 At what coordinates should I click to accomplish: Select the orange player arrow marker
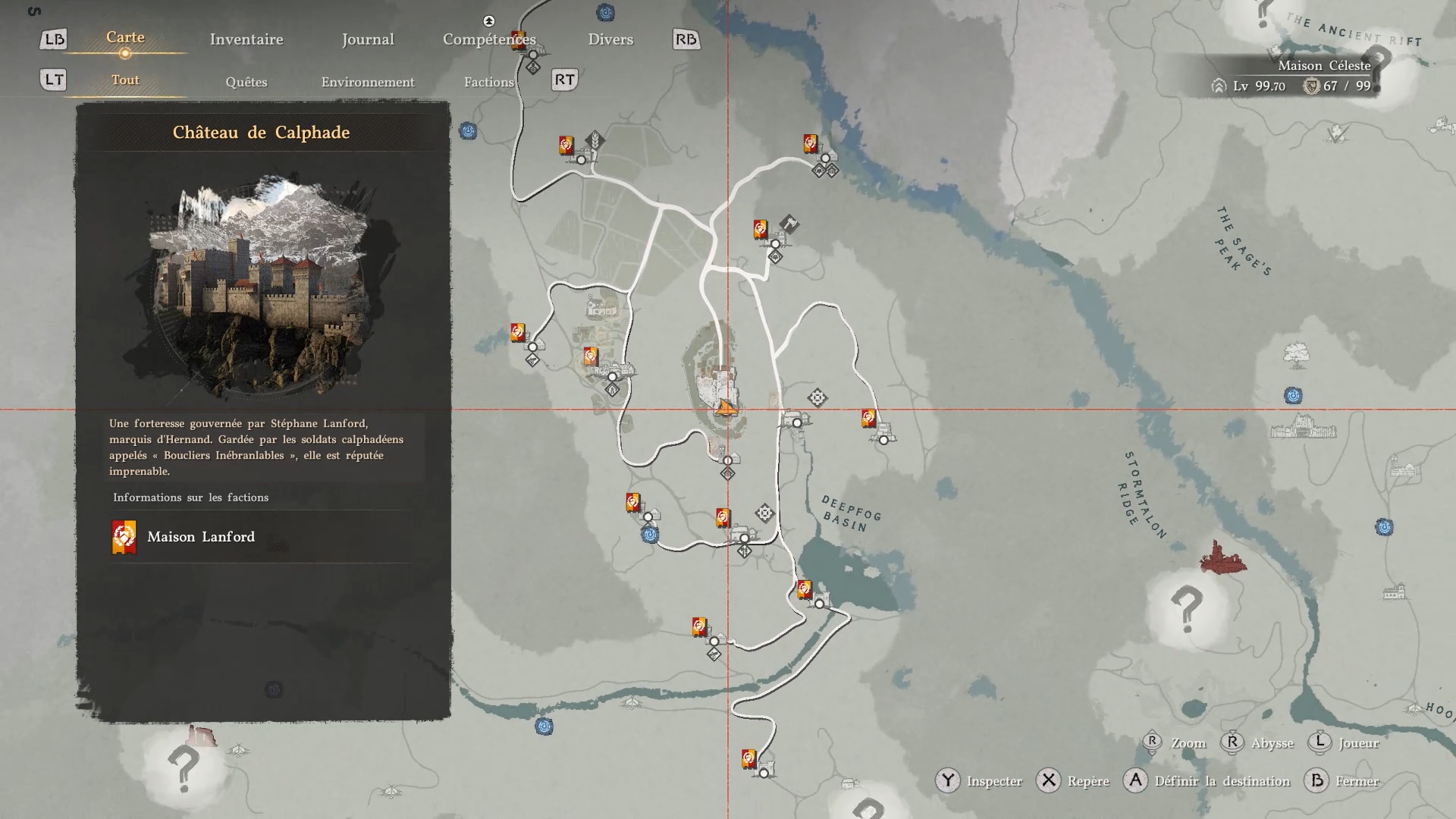click(726, 408)
